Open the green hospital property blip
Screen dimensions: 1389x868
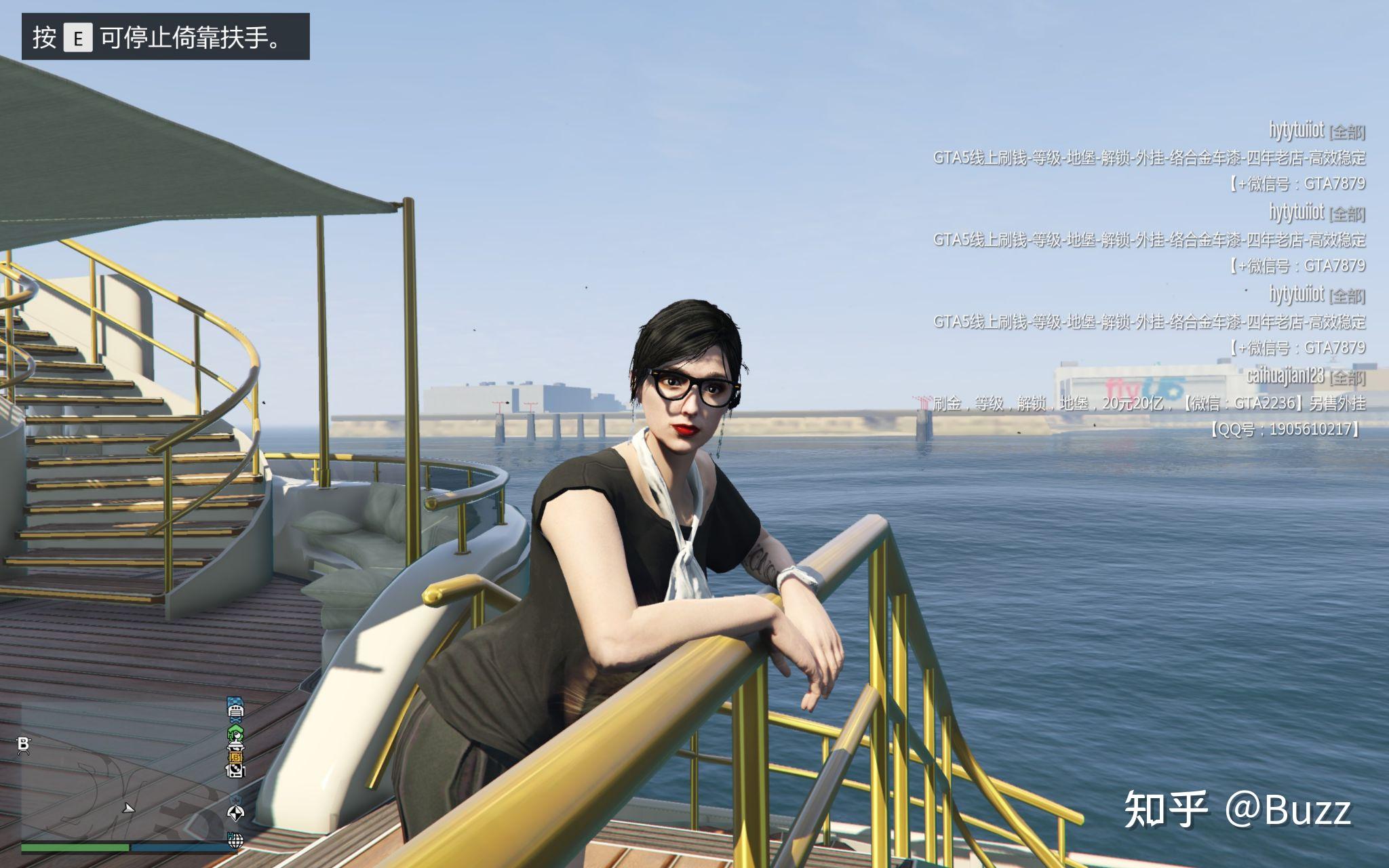(x=235, y=733)
